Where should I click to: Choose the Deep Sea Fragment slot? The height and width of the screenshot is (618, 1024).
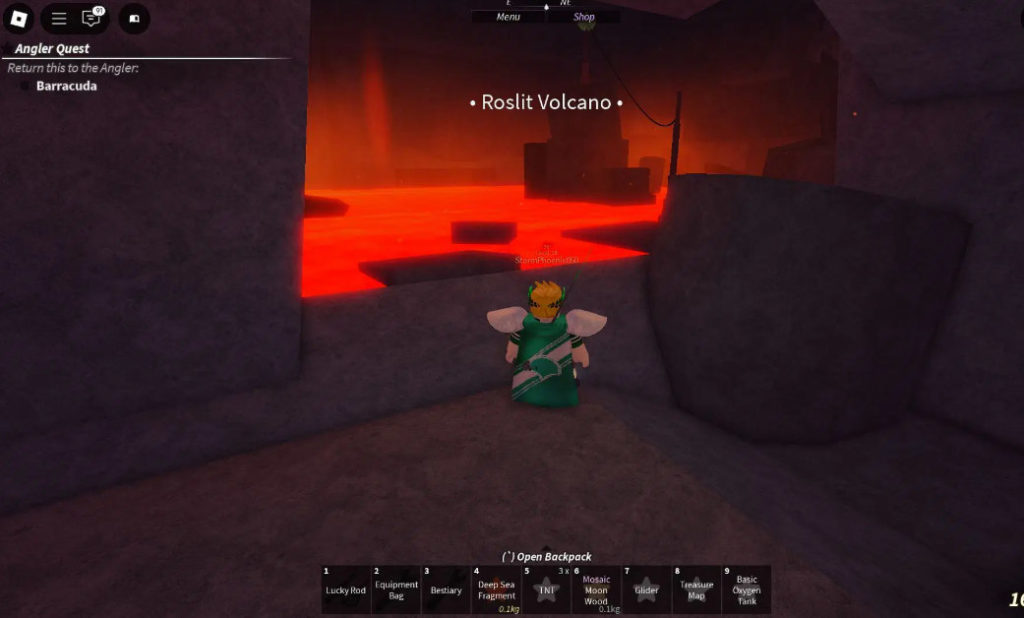click(x=496, y=590)
